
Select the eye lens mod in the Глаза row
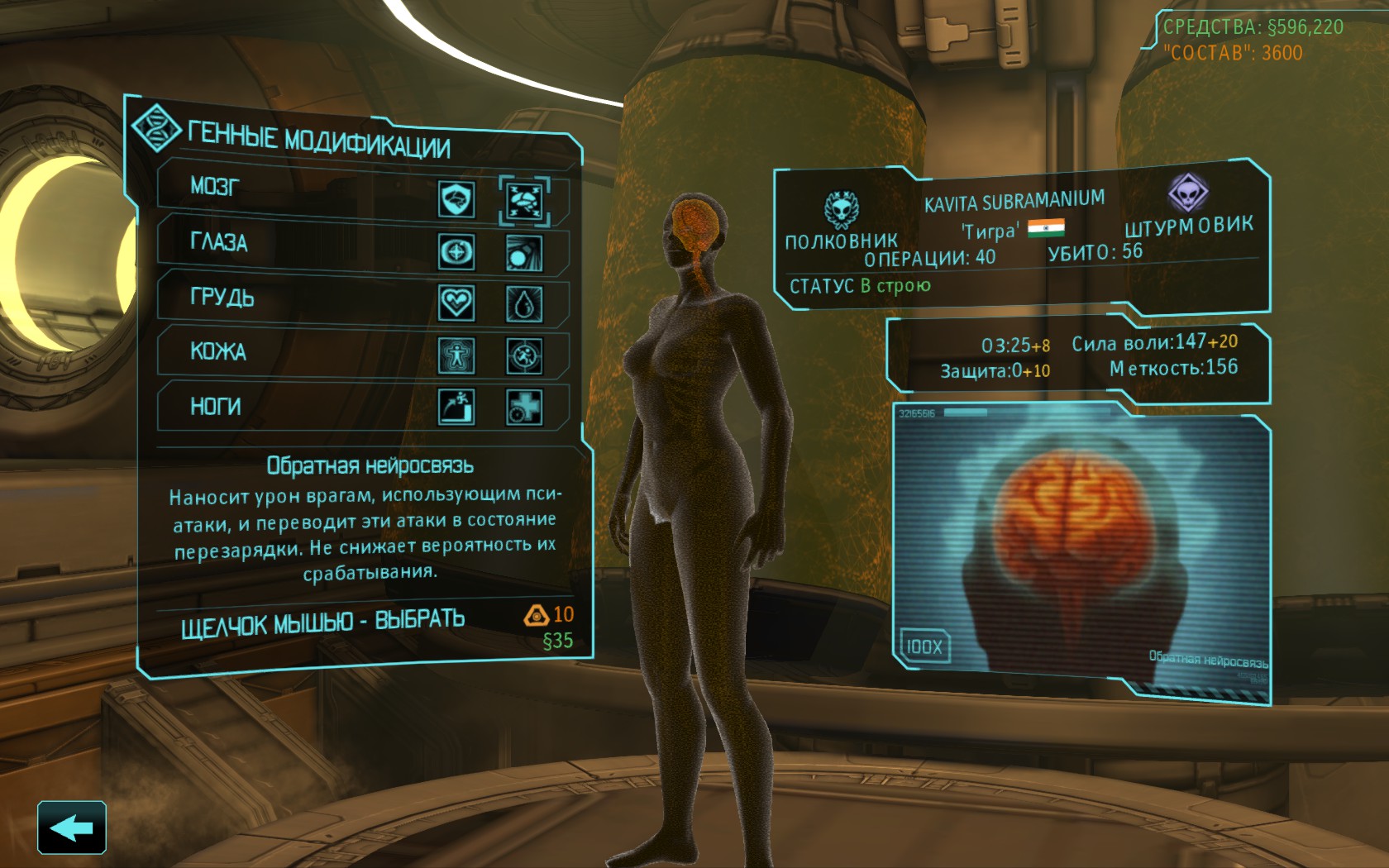click(524, 253)
